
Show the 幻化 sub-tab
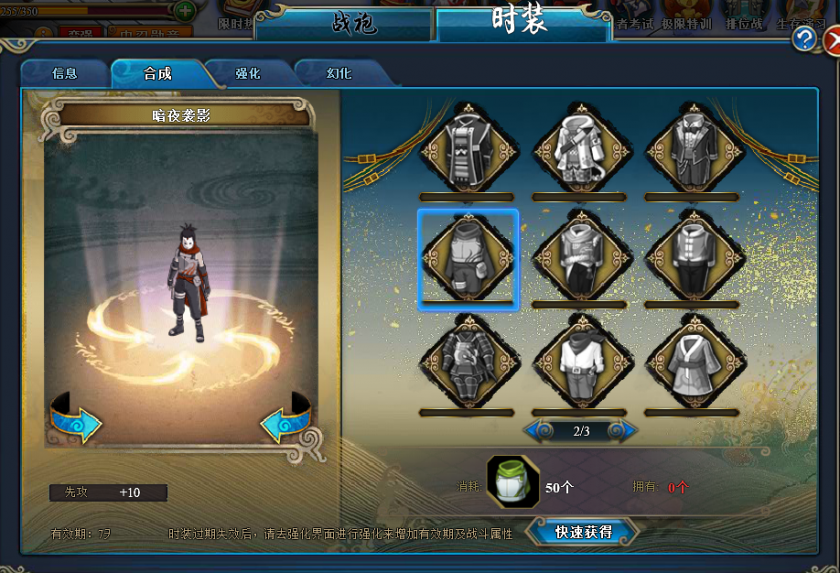click(x=338, y=74)
